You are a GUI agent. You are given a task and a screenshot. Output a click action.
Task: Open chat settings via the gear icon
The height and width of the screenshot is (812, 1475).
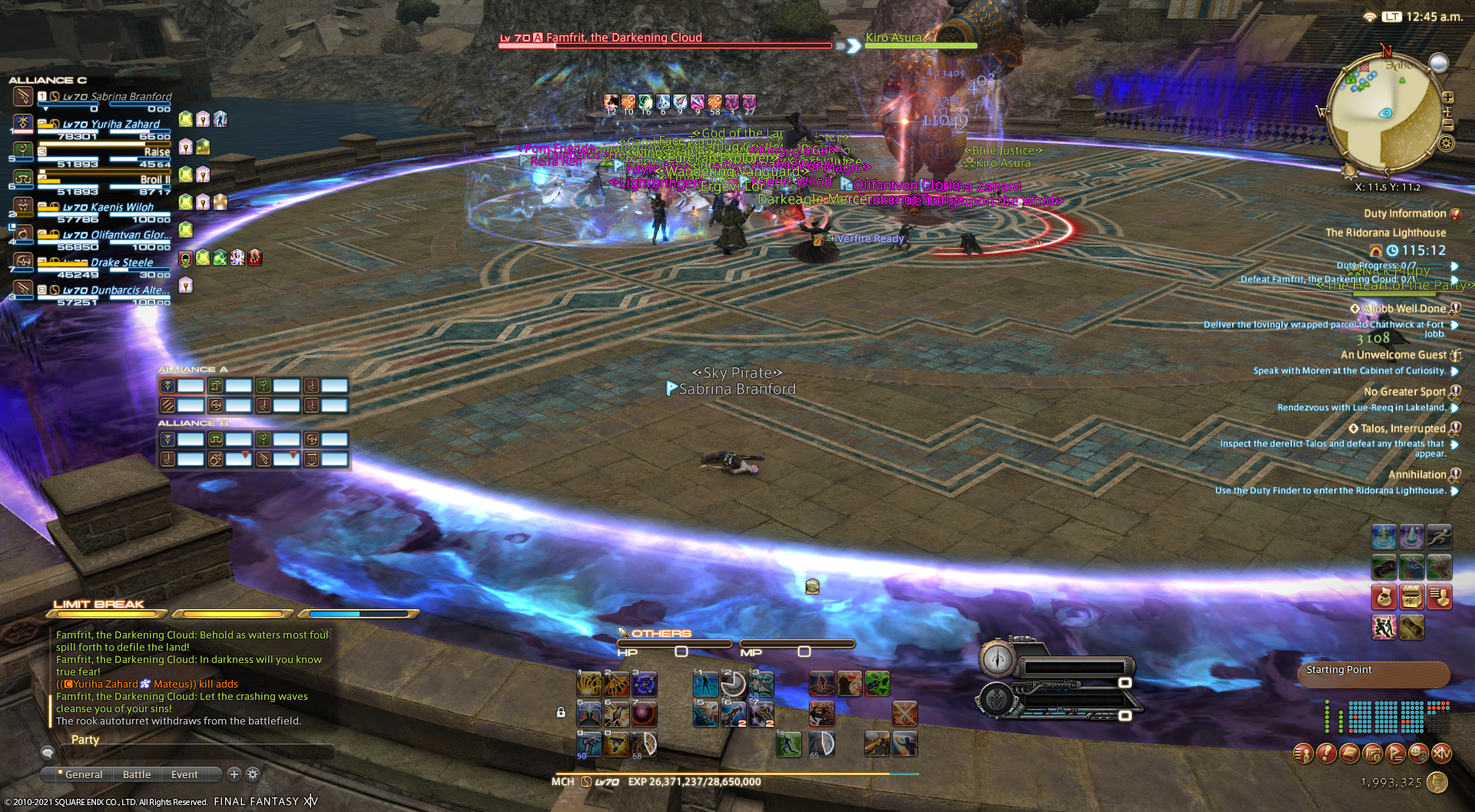(251, 774)
